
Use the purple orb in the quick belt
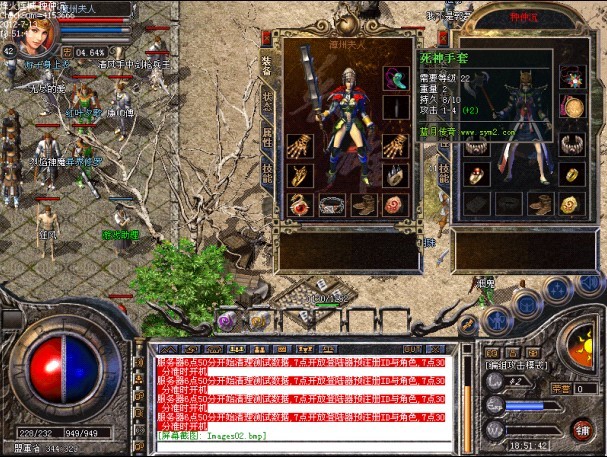pos(227,321)
